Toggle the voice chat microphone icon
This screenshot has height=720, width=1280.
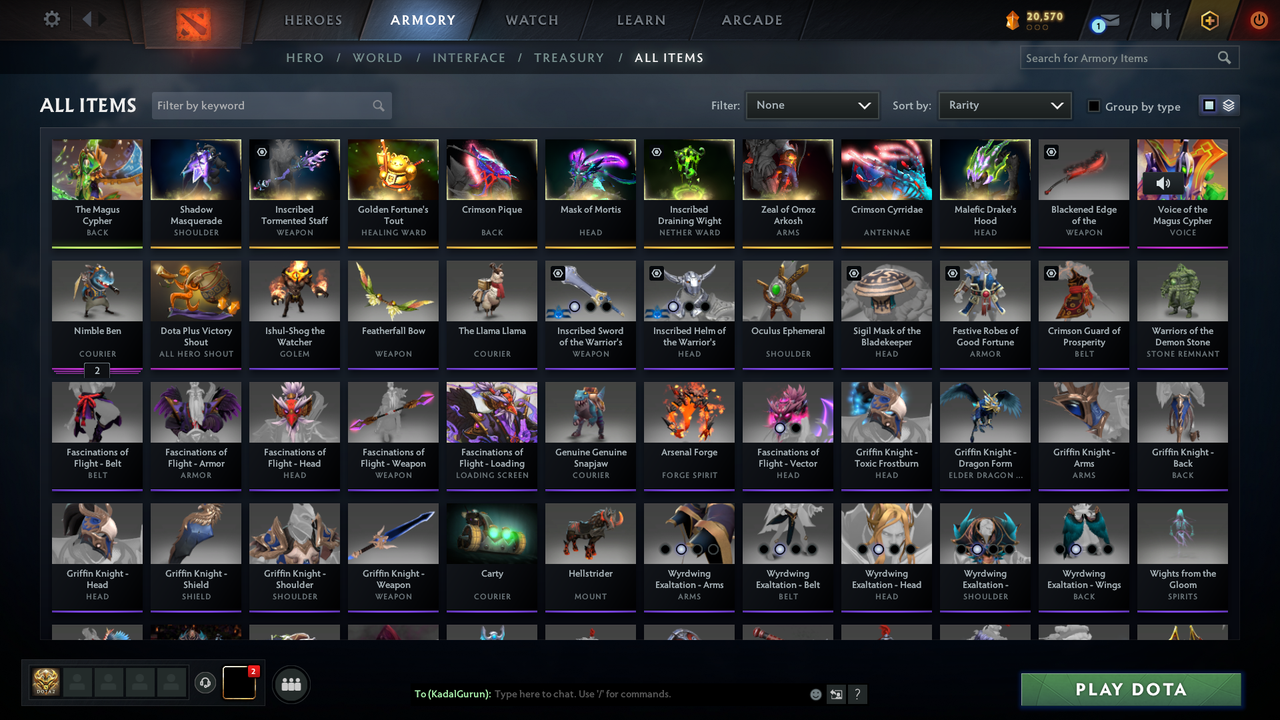pos(206,683)
